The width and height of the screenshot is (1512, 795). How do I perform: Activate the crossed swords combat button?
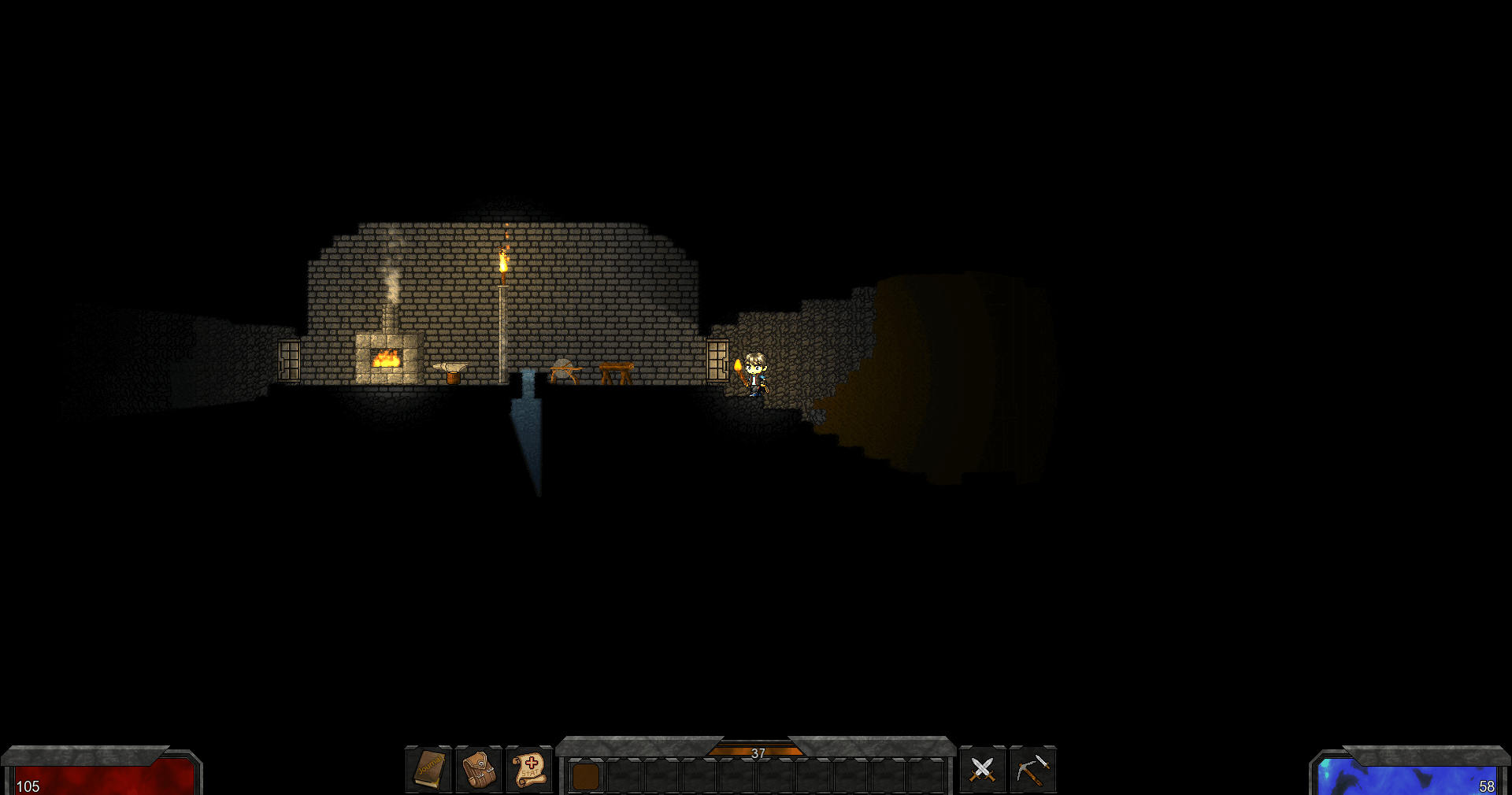[x=982, y=769]
